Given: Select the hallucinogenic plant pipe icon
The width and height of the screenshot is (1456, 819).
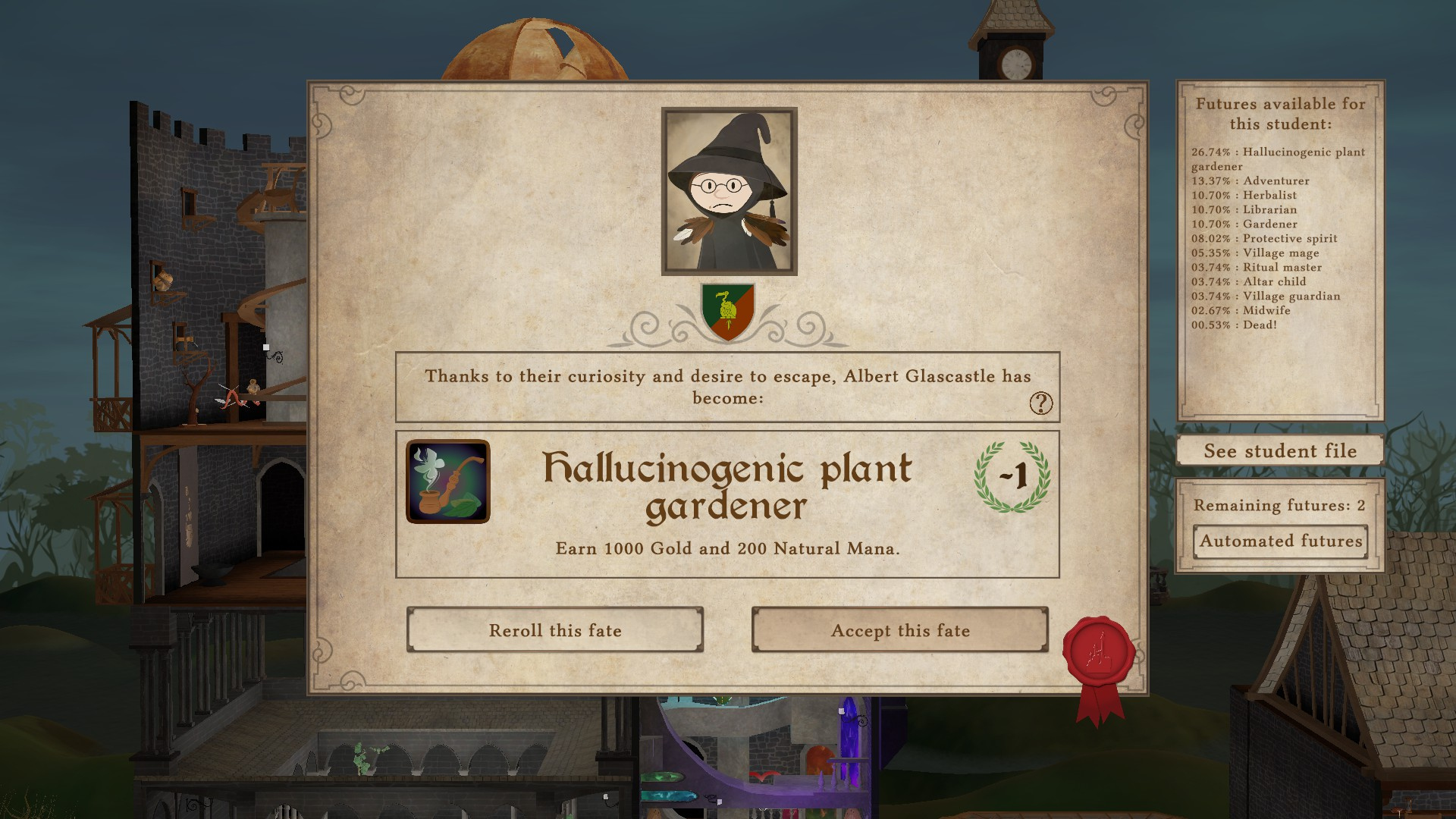Looking at the screenshot, I should click(x=448, y=482).
